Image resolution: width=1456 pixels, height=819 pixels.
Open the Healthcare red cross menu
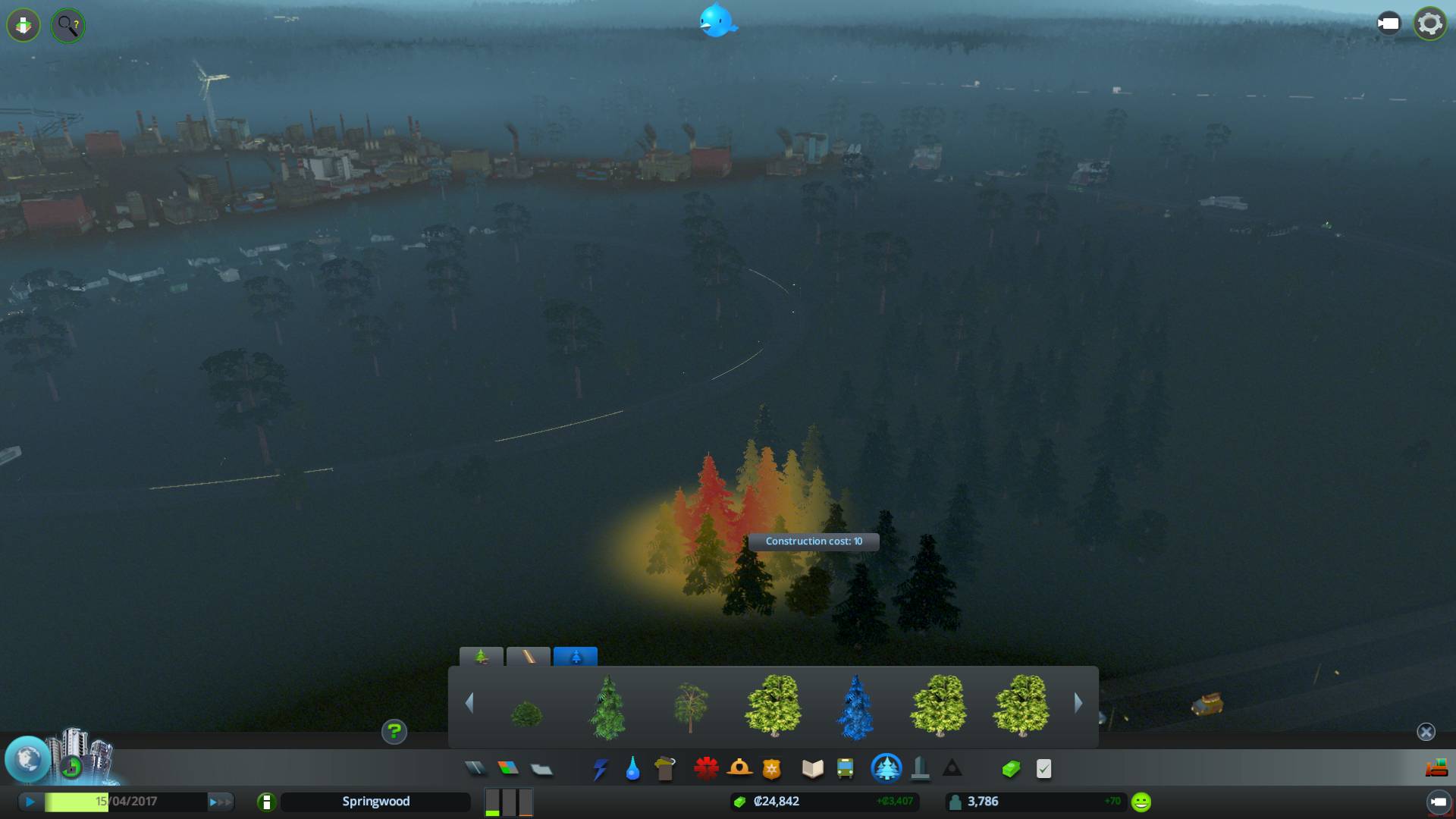706,769
